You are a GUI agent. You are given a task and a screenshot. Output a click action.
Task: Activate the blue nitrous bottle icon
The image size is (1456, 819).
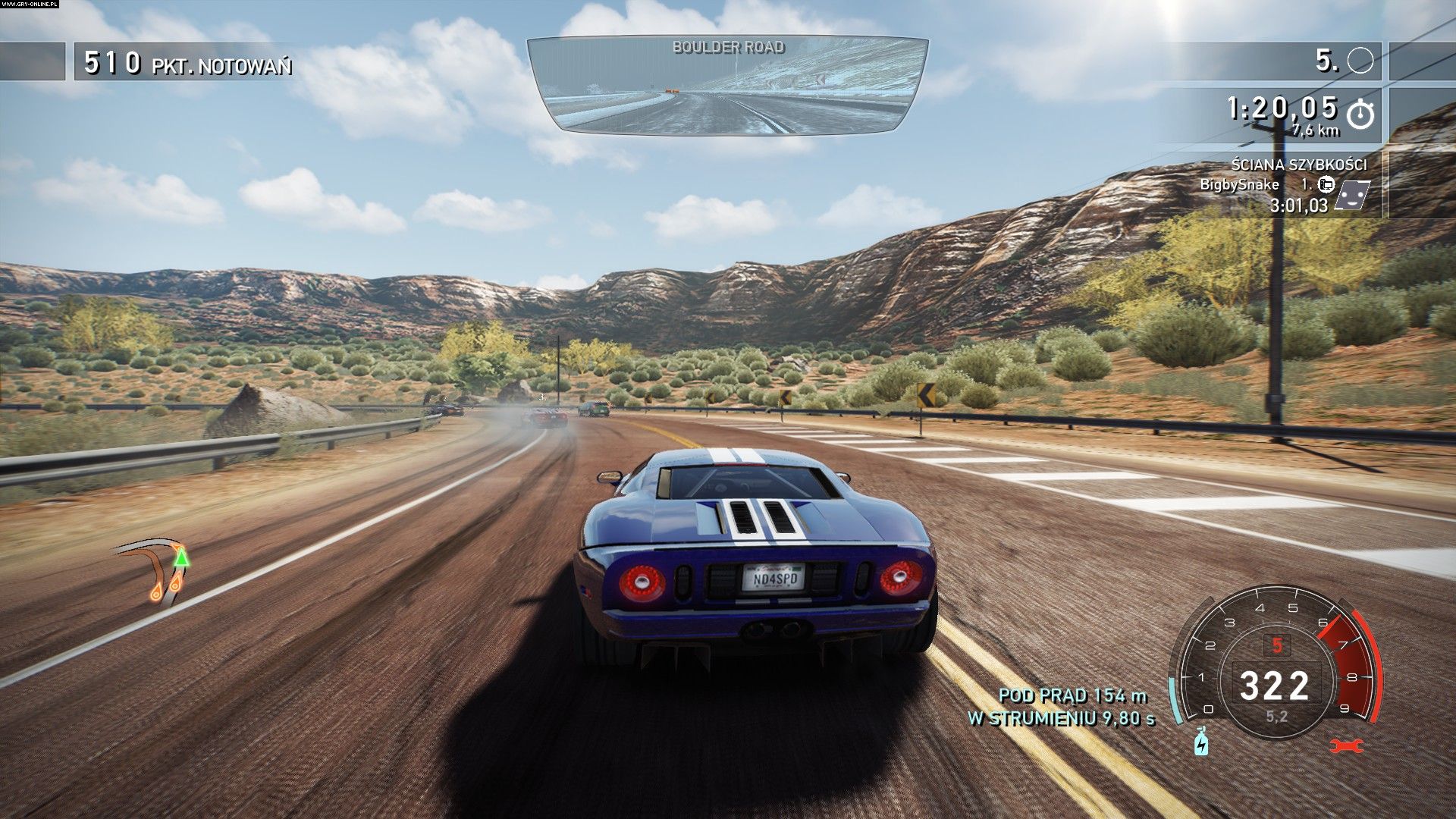click(1201, 741)
